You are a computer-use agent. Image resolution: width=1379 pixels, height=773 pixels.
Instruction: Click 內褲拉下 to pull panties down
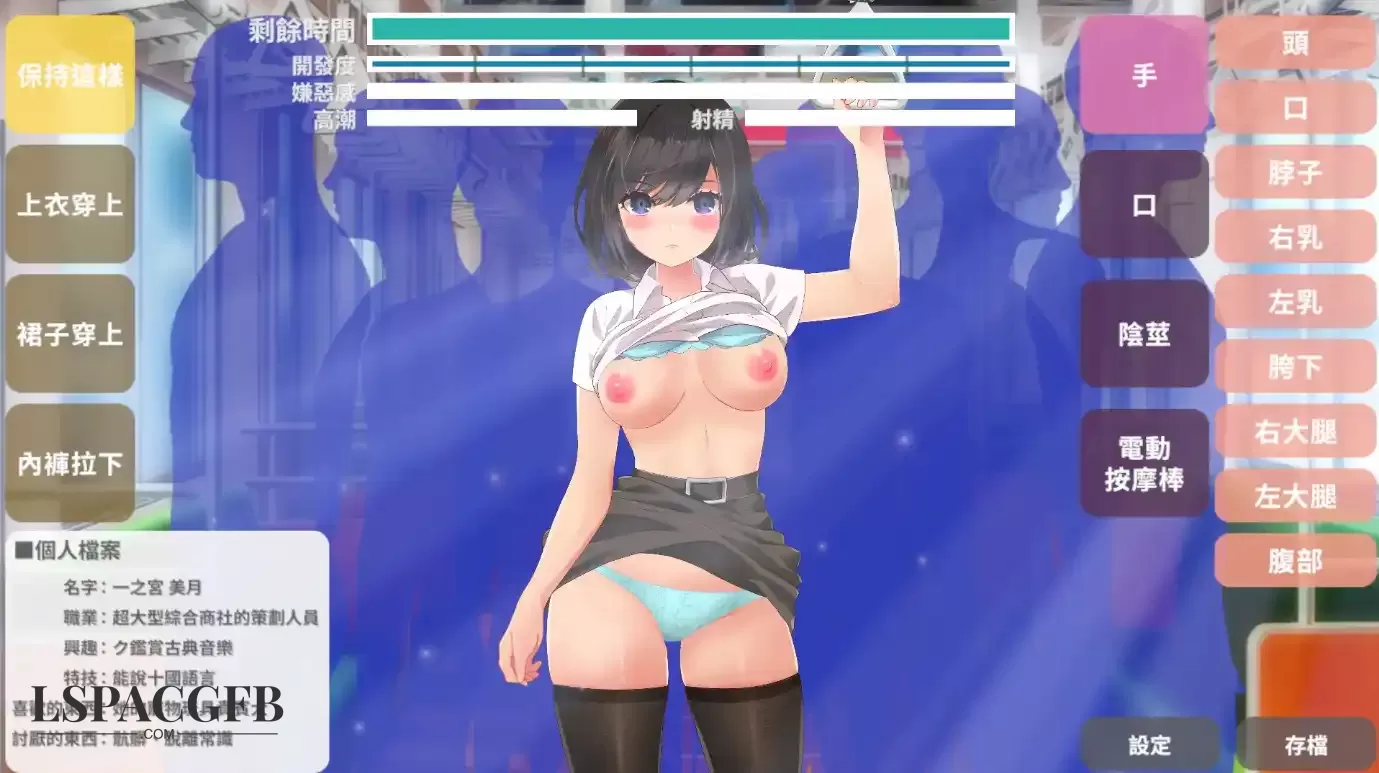(x=70, y=463)
